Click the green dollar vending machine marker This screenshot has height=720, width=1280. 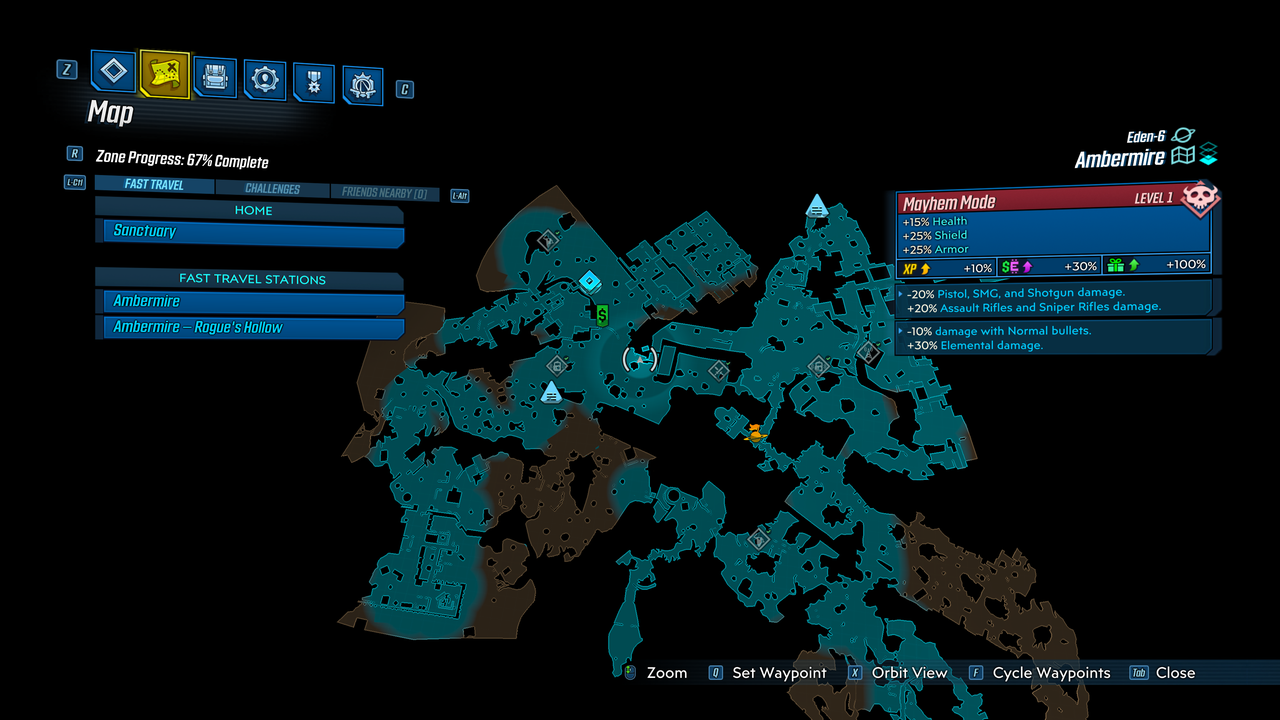point(602,316)
